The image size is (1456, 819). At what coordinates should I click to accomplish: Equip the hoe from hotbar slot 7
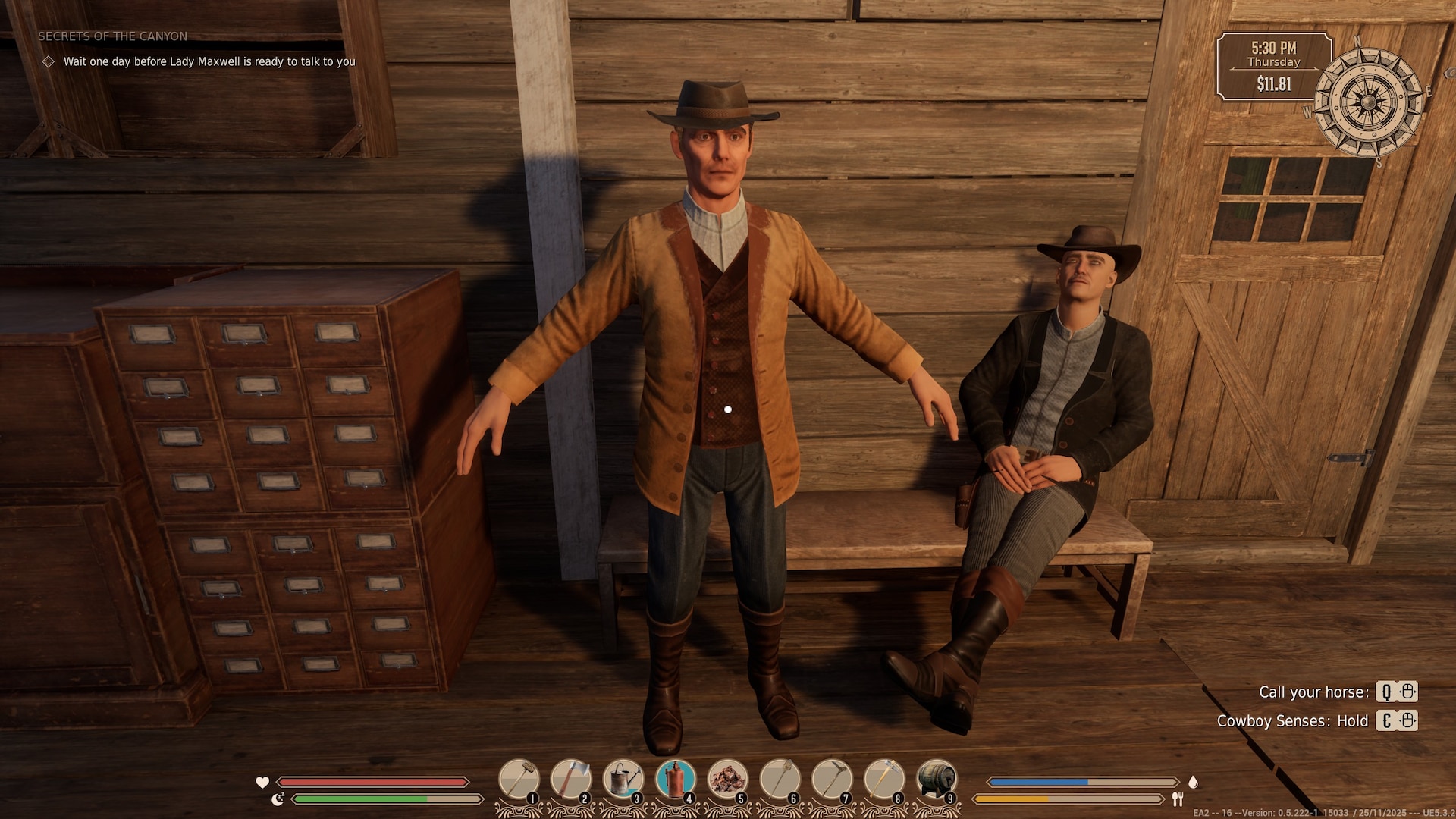833,779
